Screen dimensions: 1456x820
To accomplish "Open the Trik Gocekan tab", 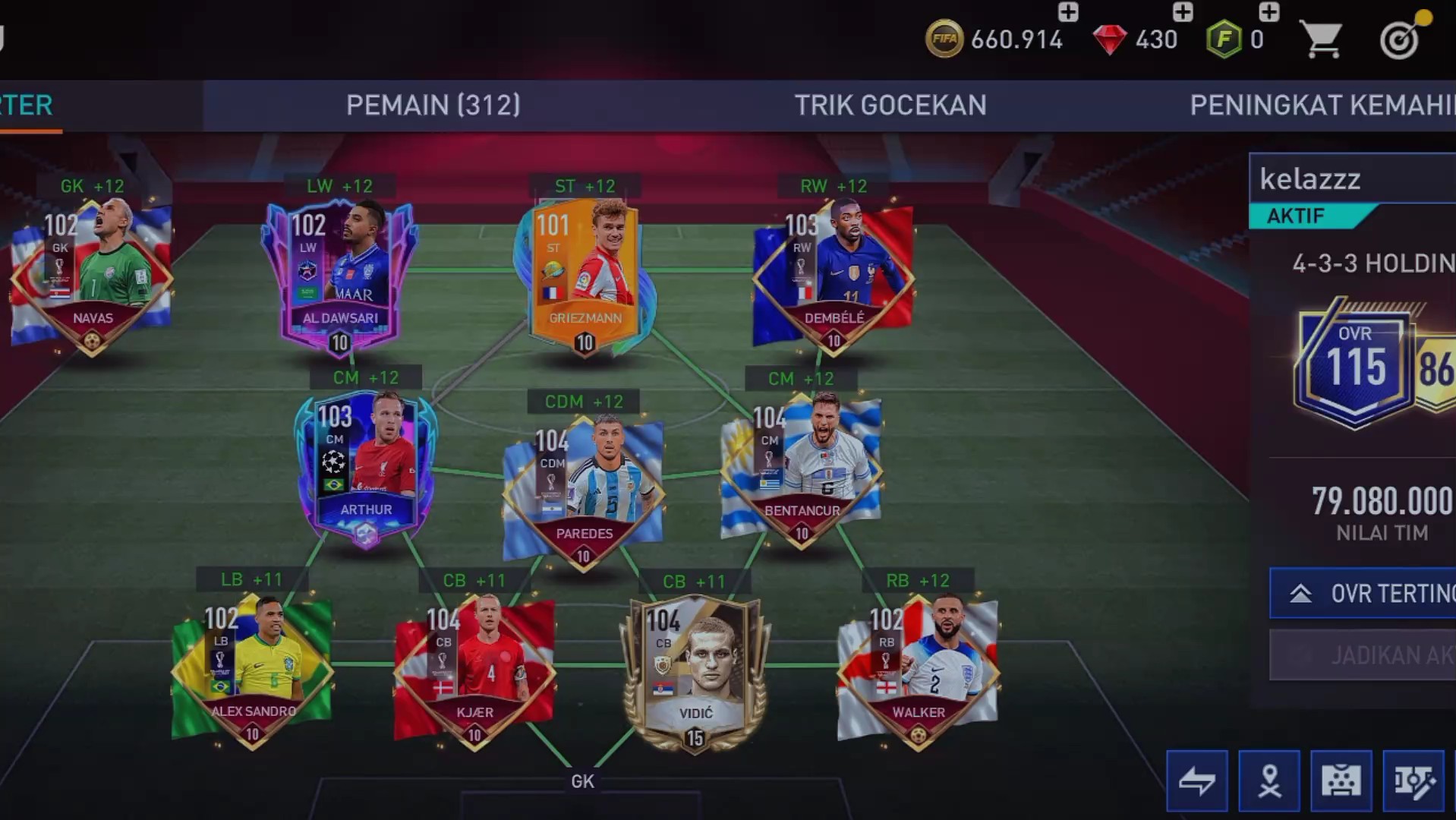I will 890,105.
